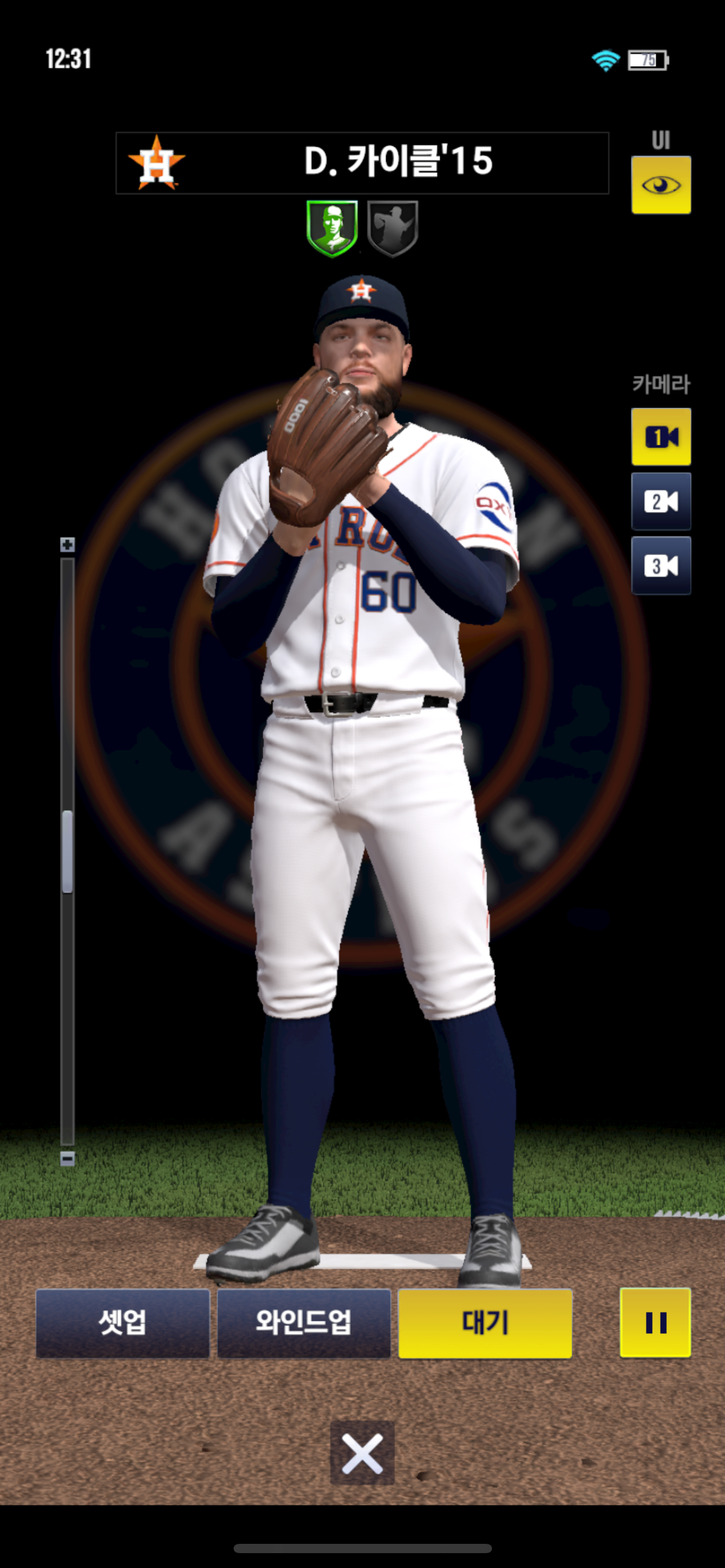Choose the 대기 (idle) stance button
Image resolution: width=725 pixels, height=1568 pixels.
point(485,1323)
